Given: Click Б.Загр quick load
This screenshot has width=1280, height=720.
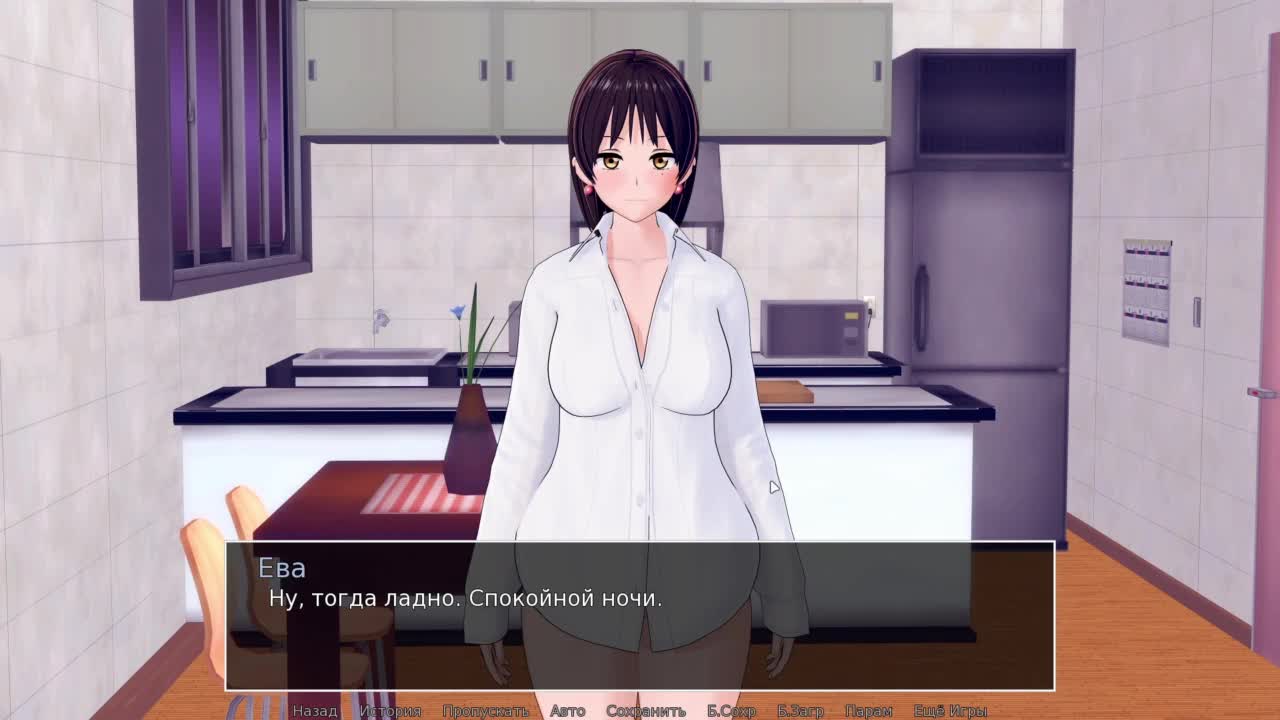Looking at the screenshot, I should click(x=800, y=711).
